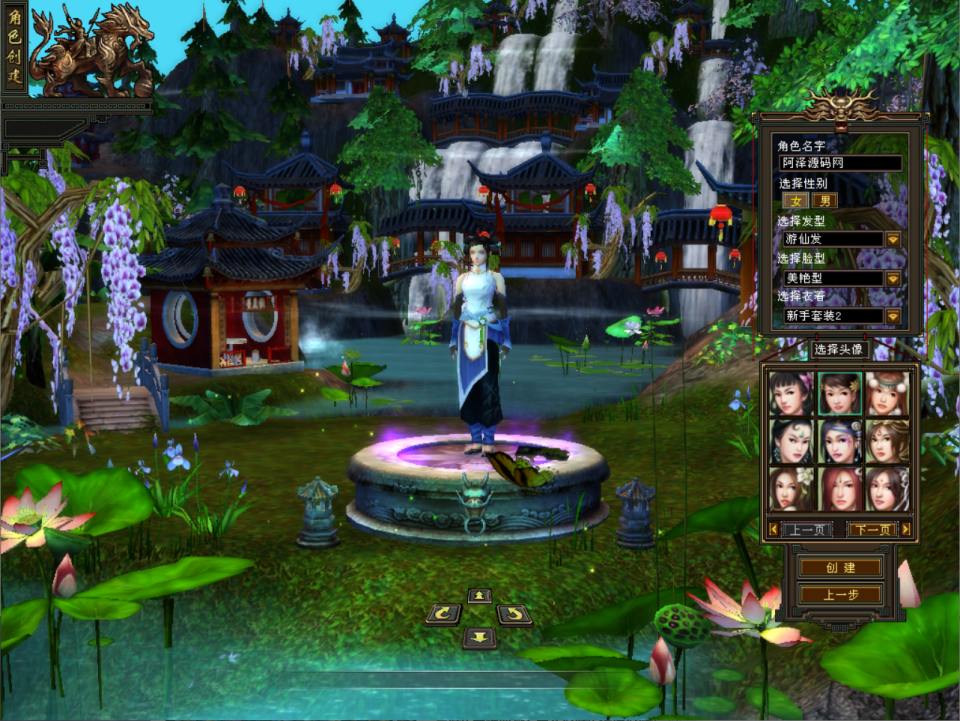
Task: Rotate character using the right curved arrow
Action: point(514,614)
